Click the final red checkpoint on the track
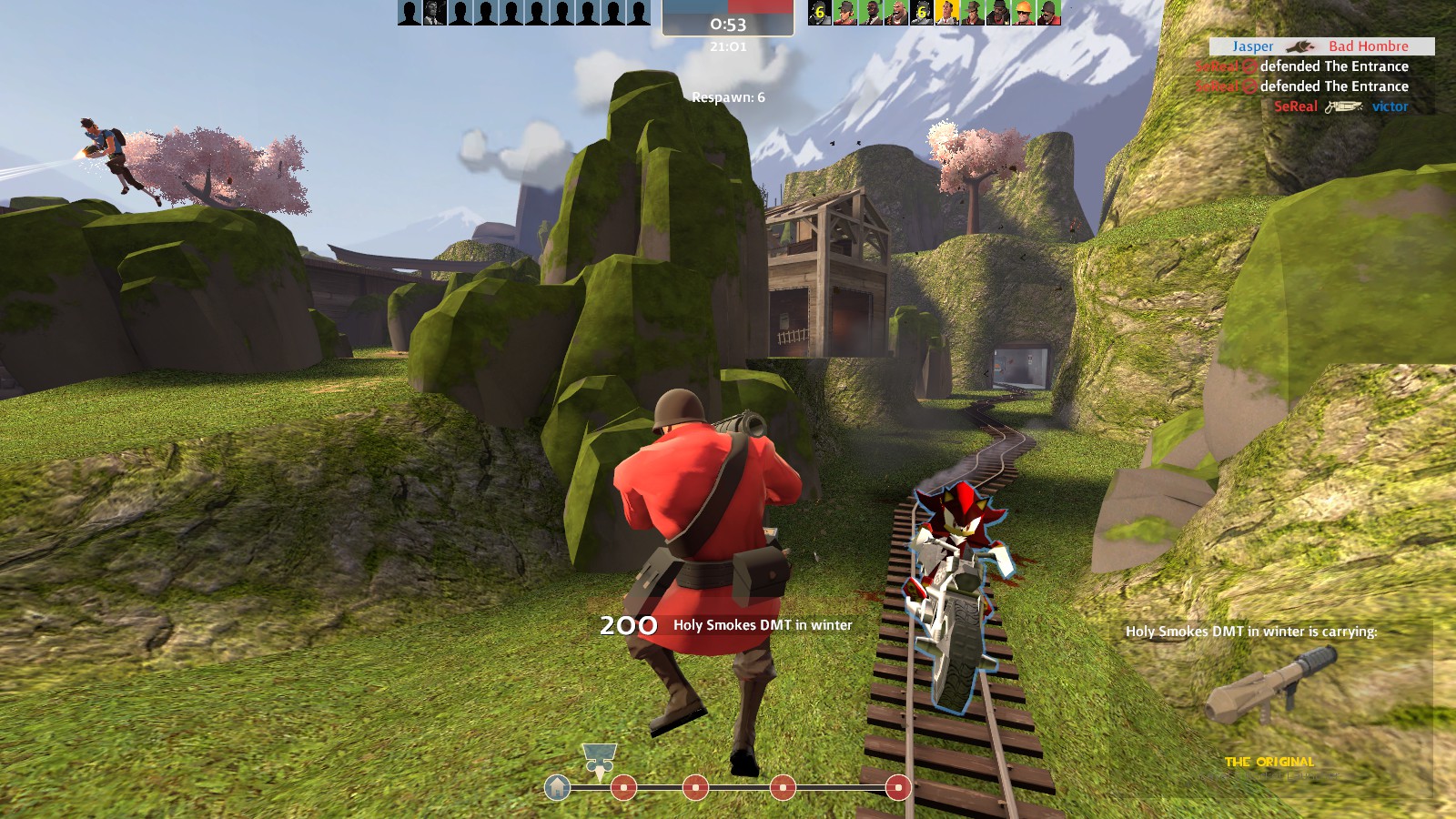 [897, 787]
